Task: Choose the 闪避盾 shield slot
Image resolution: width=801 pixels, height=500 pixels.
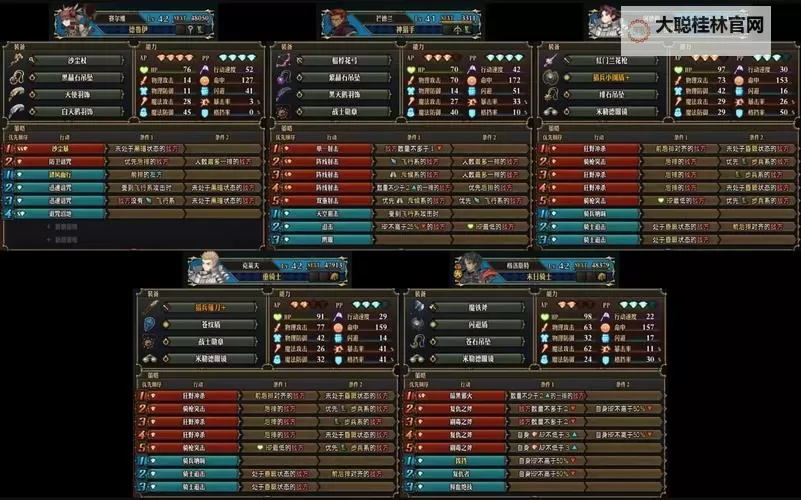Action: (478, 324)
